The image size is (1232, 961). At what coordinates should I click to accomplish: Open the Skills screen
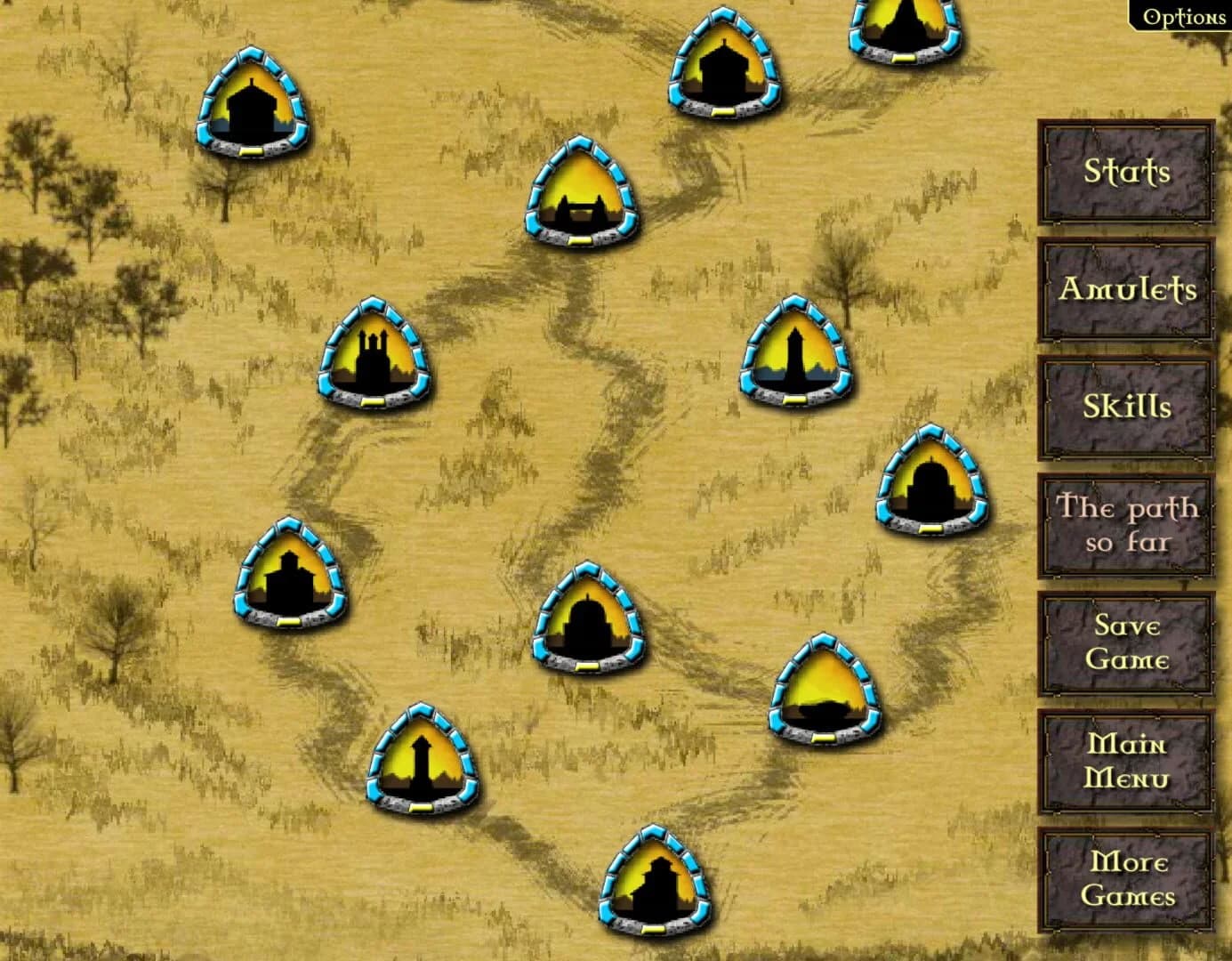pyautogui.click(x=1124, y=408)
